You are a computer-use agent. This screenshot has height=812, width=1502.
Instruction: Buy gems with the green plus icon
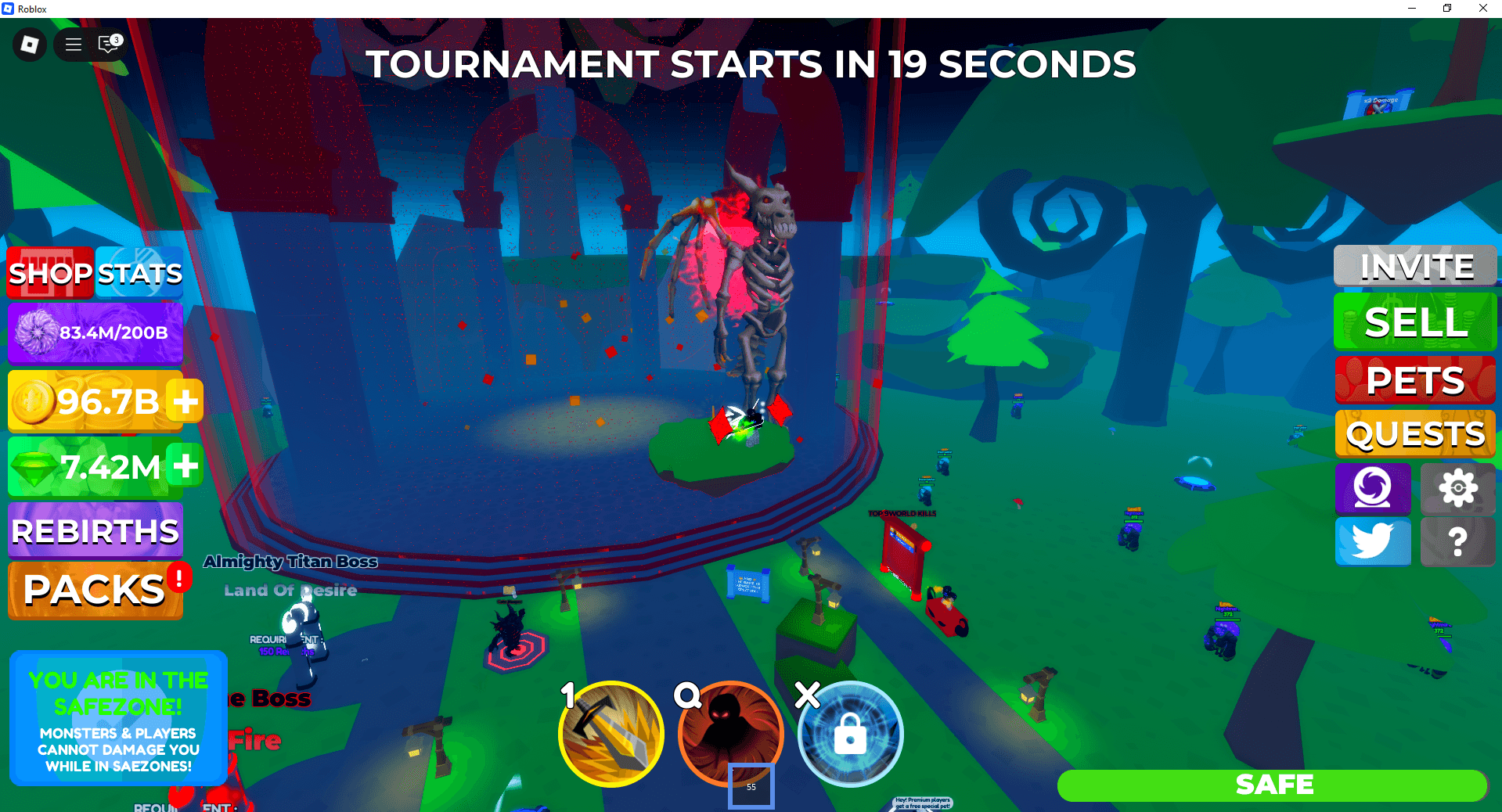coord(185,467)
